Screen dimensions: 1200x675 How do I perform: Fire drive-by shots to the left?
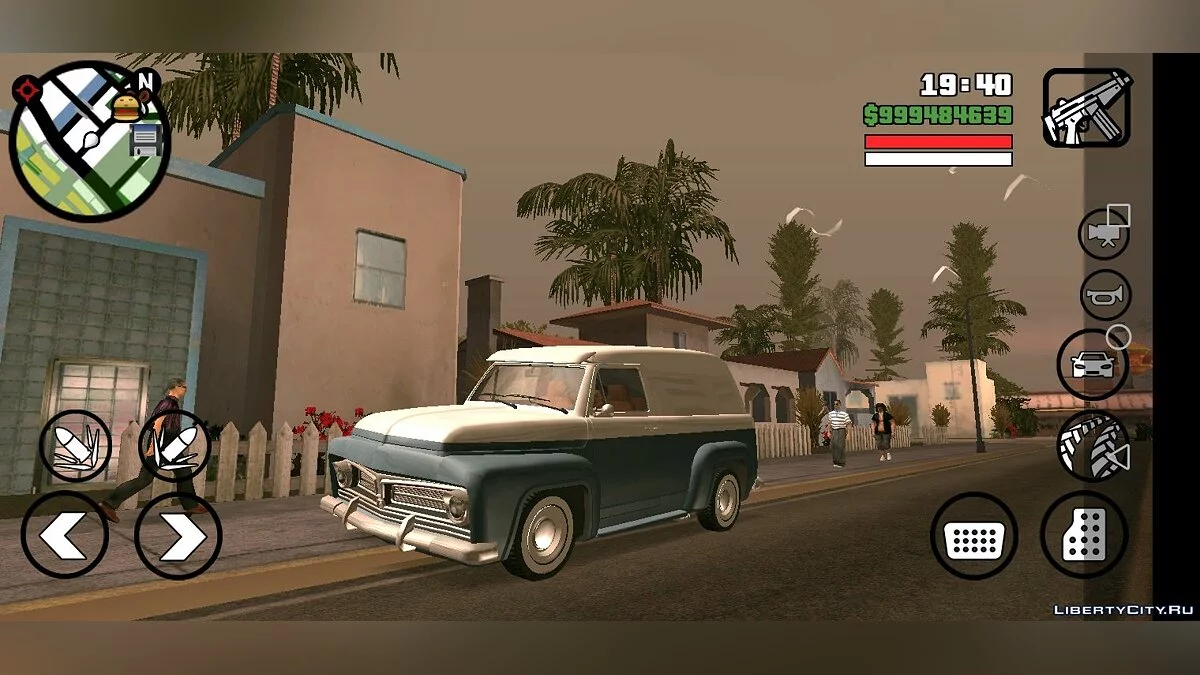(75, 446)
